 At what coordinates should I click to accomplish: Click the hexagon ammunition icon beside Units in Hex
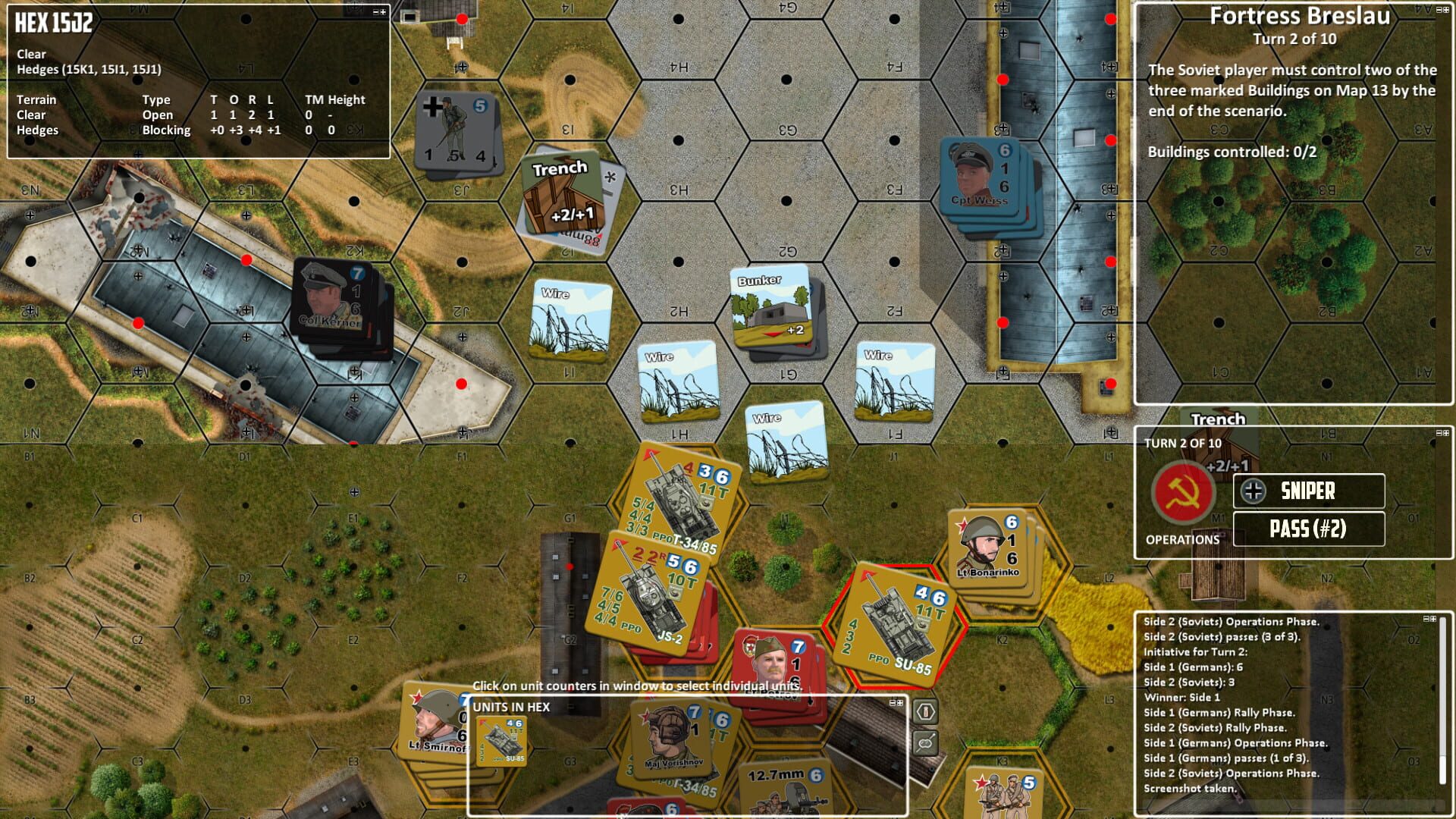(x=925, y=711)
